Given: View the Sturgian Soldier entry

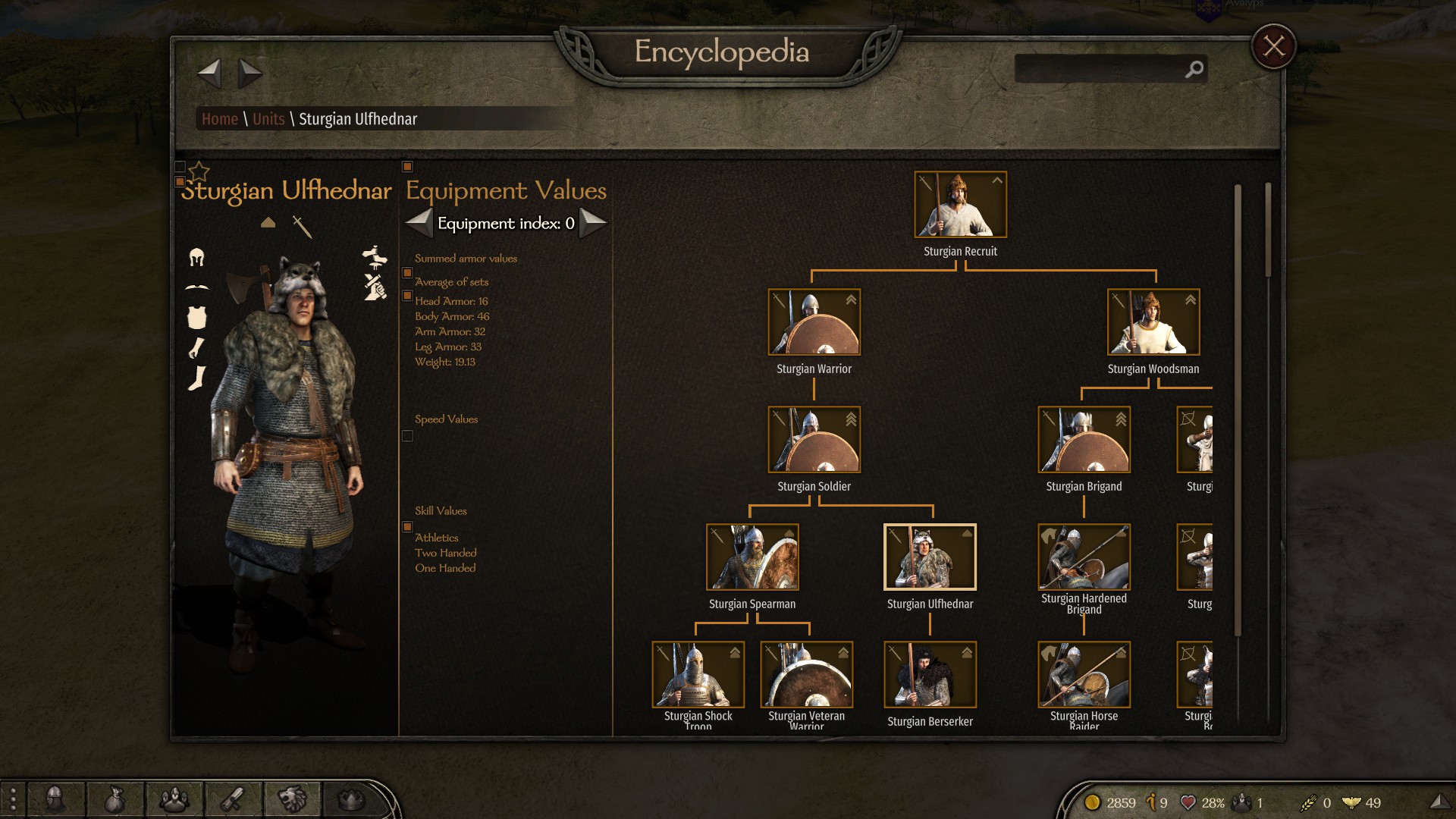Looking at the screenshot, I should (x=814, y=440).
